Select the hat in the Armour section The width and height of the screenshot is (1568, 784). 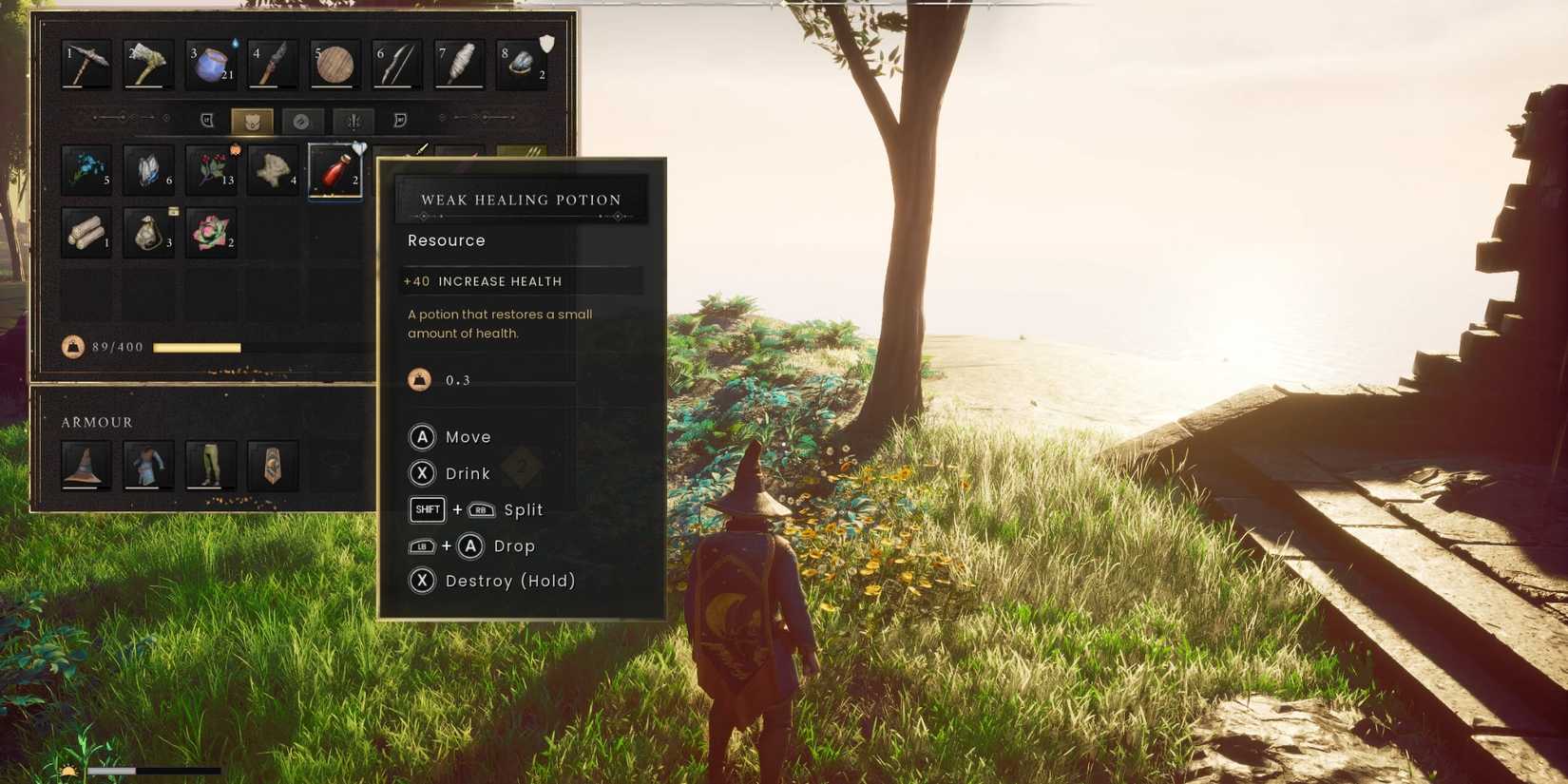point(86,465)
